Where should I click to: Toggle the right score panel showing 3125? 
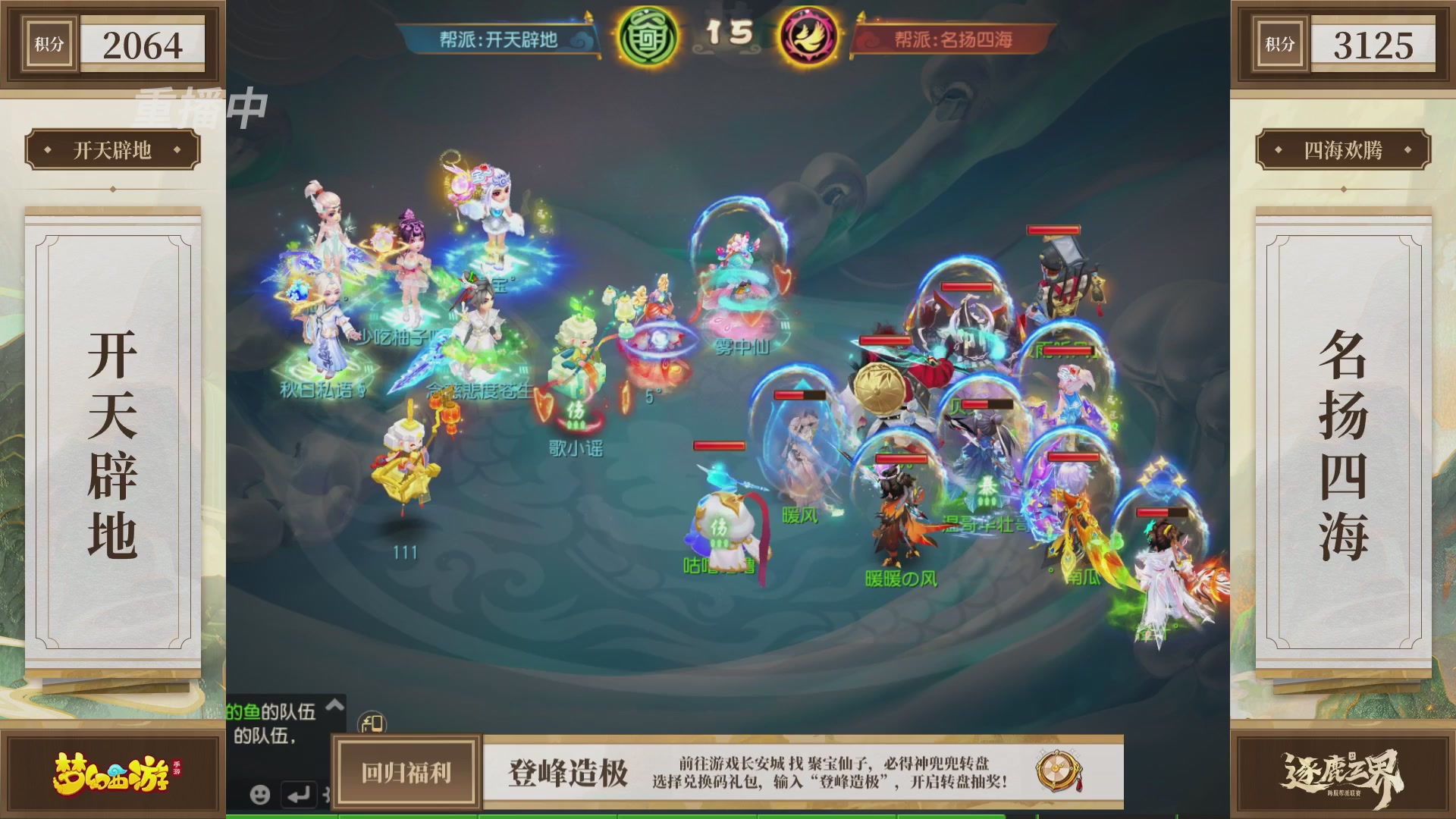tap(1341, 44)
